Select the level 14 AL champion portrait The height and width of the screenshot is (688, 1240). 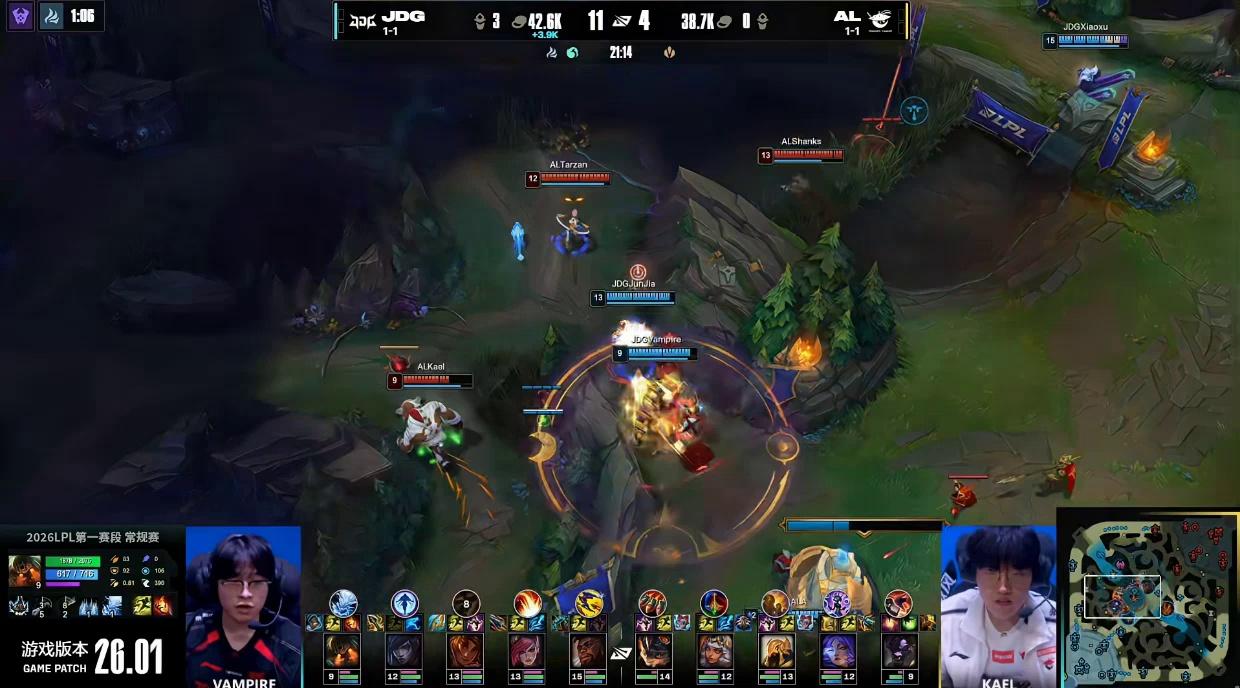(655, 651)
